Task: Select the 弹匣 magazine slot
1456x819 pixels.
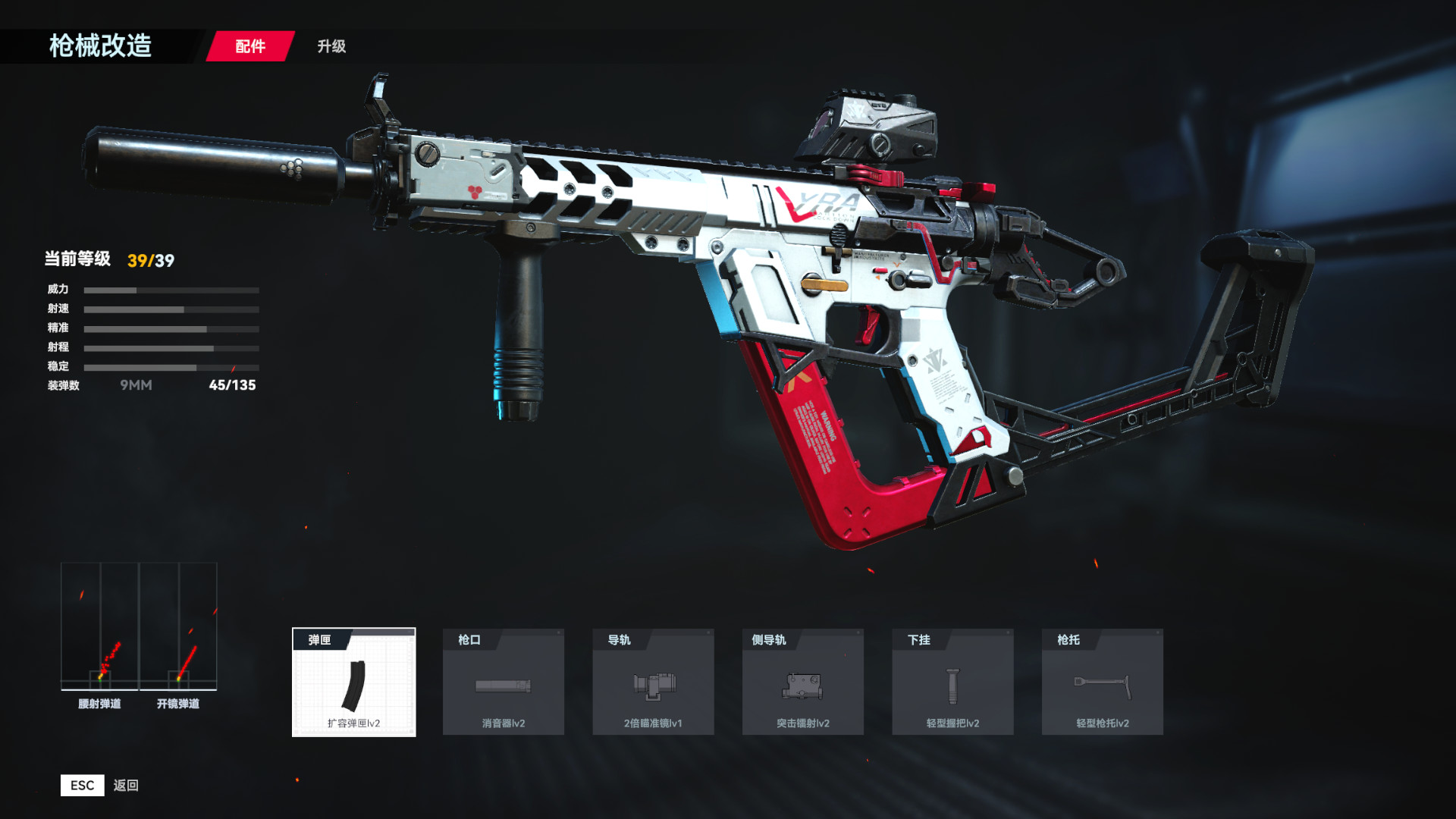Action: 353,682
